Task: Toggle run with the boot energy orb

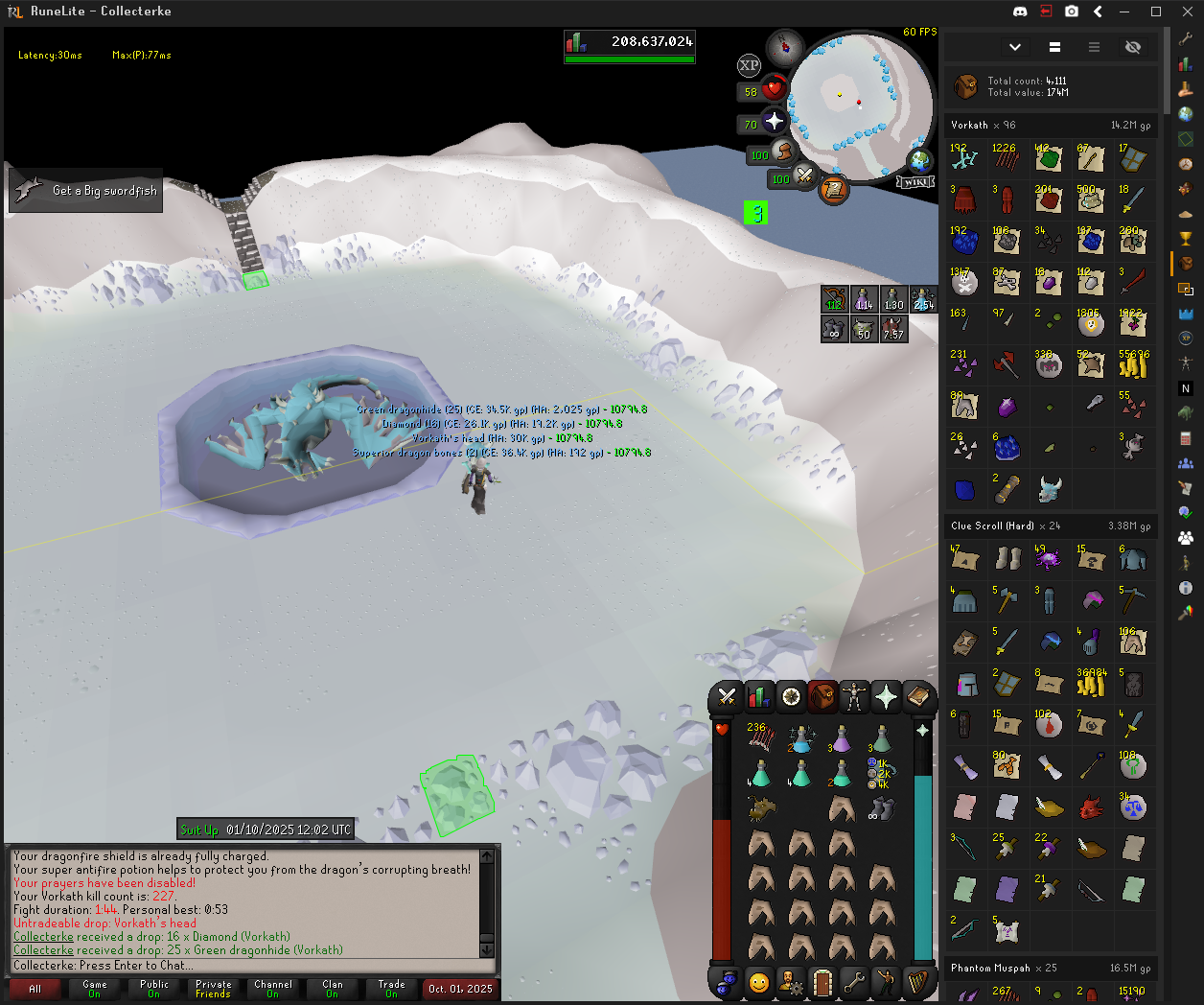Action: 783,152
